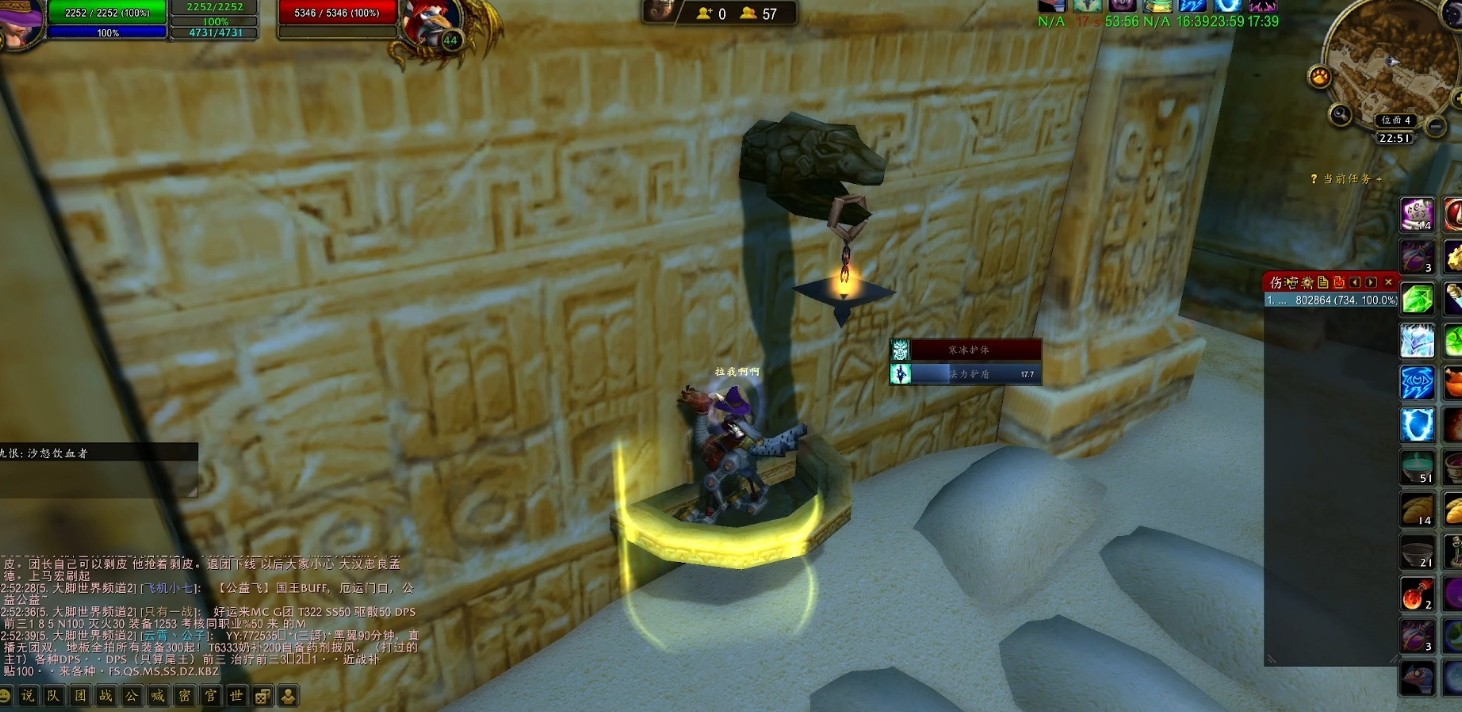Use the green gem item
This screenshot has height=712, width=1462.
click(x=1417, y=298)
